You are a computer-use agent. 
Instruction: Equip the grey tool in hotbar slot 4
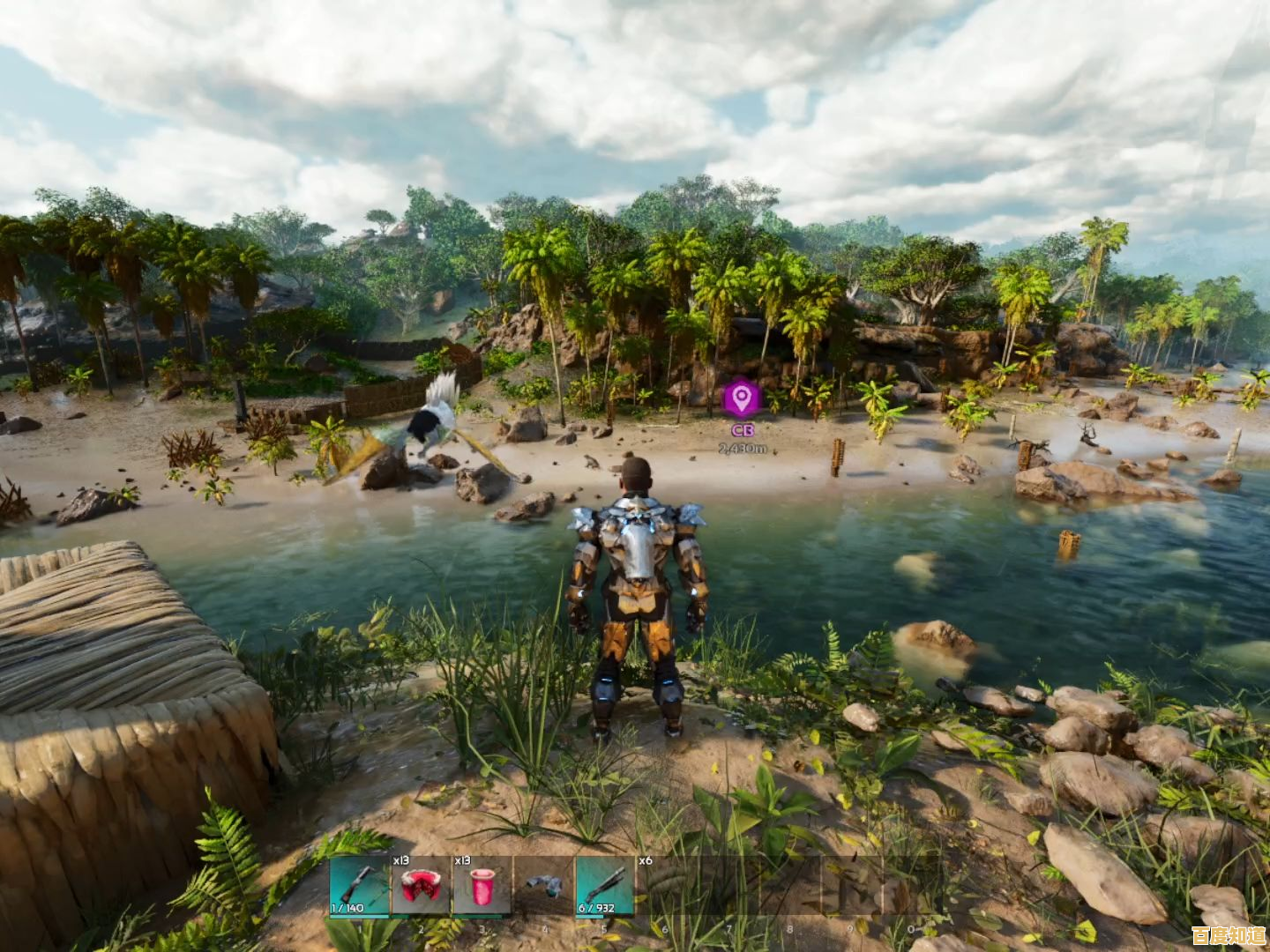pos(543,887)
